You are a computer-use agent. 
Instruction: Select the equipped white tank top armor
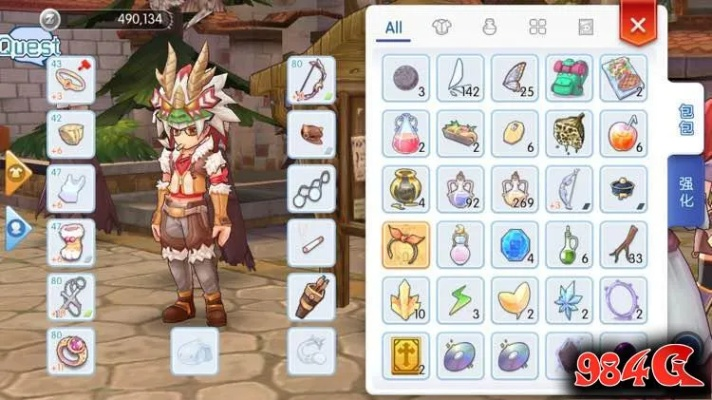[71, 187]
